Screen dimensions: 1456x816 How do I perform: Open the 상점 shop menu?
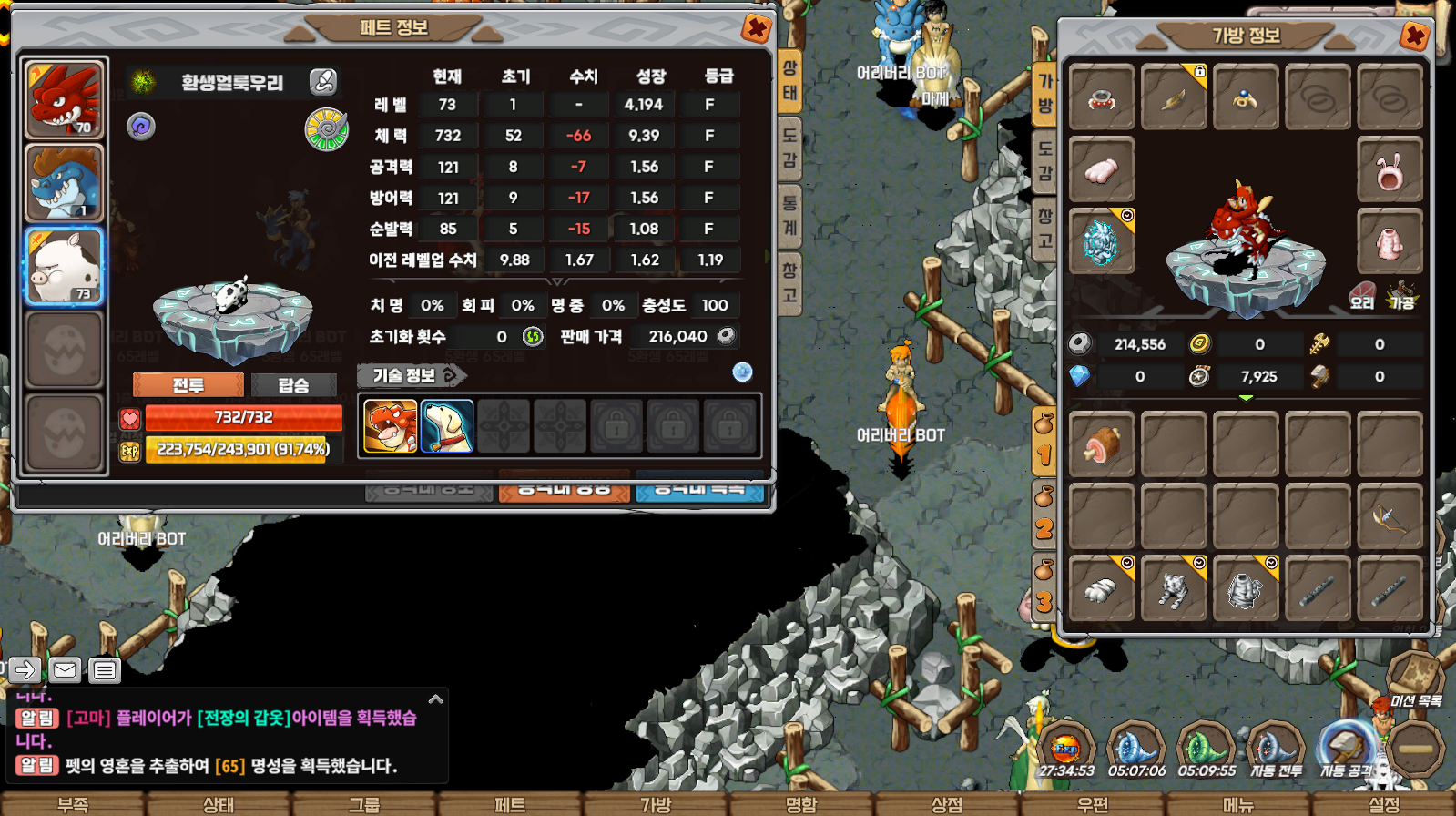pos(946,804)
